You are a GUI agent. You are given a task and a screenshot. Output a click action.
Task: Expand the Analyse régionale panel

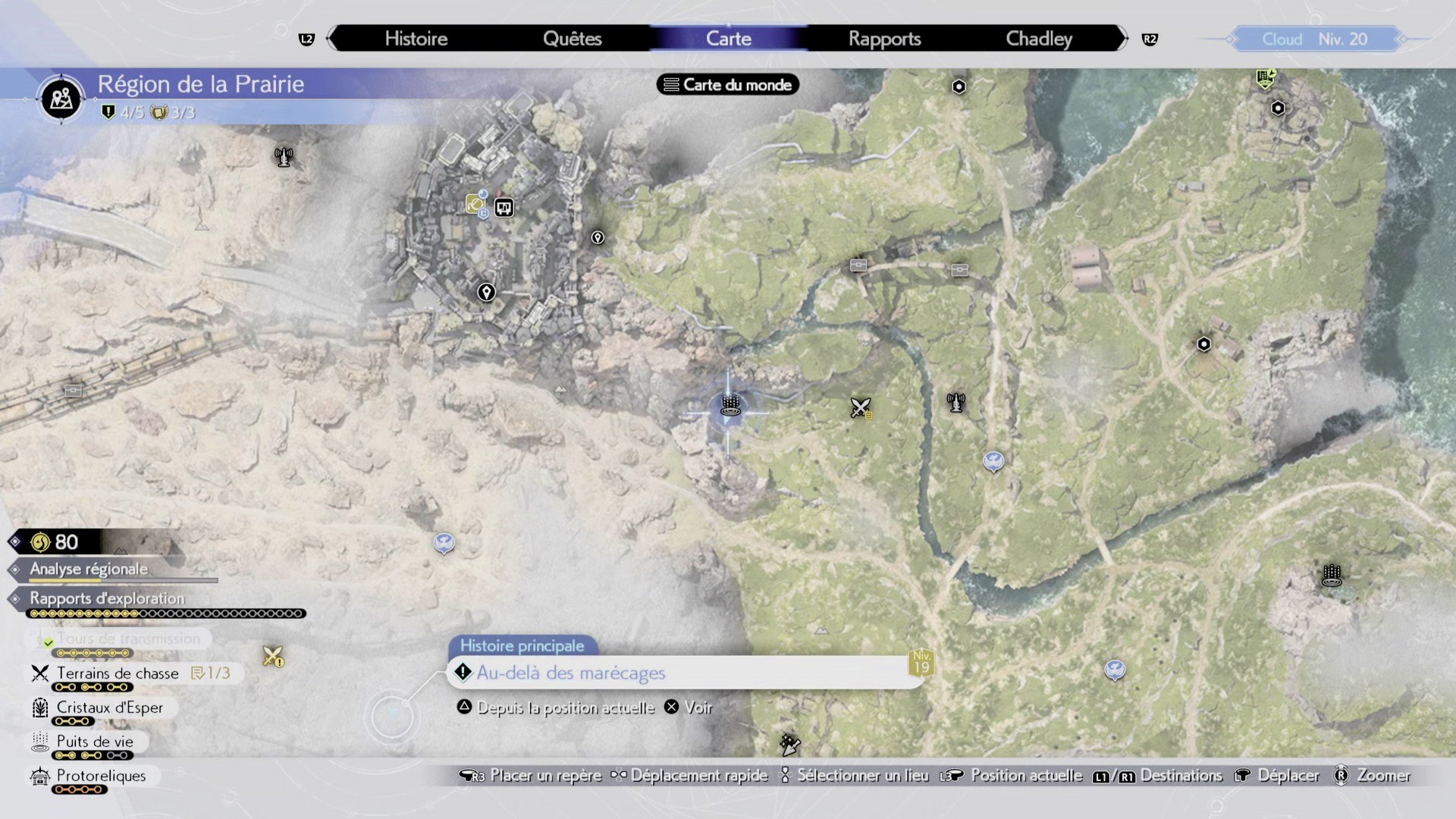[87, 569]
